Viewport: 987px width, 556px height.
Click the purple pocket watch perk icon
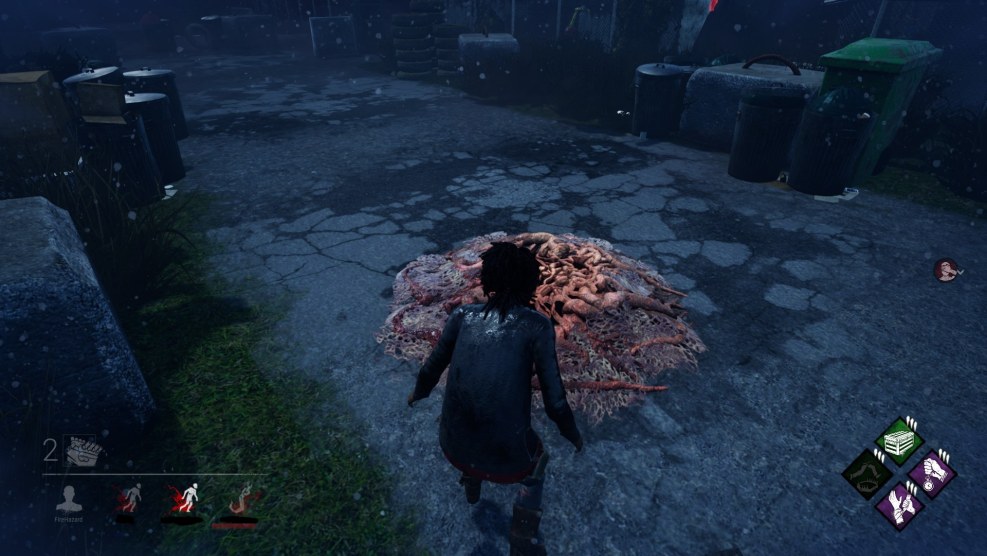tap(932, 473)
